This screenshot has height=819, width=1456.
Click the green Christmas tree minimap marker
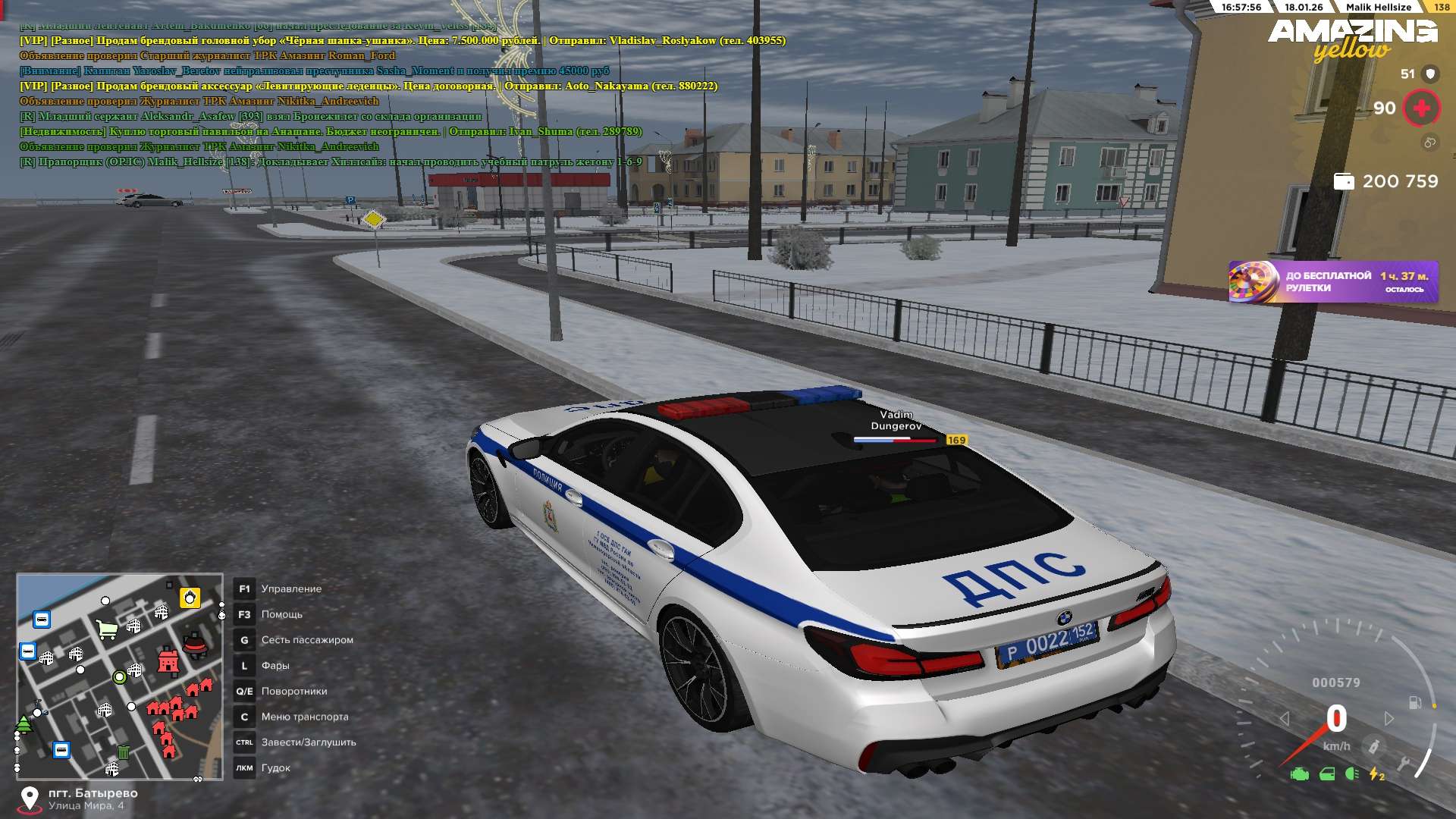24,724
